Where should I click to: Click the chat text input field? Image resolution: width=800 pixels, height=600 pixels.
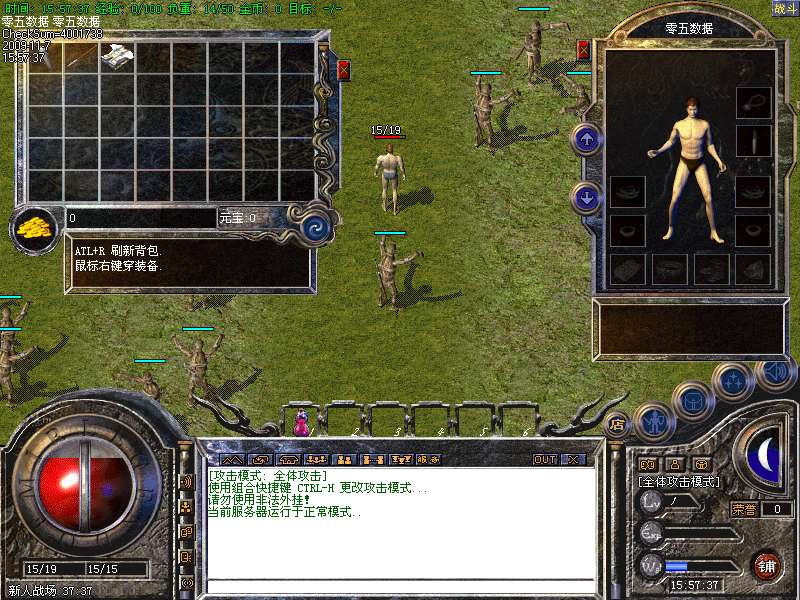click(x=400, y=585)
